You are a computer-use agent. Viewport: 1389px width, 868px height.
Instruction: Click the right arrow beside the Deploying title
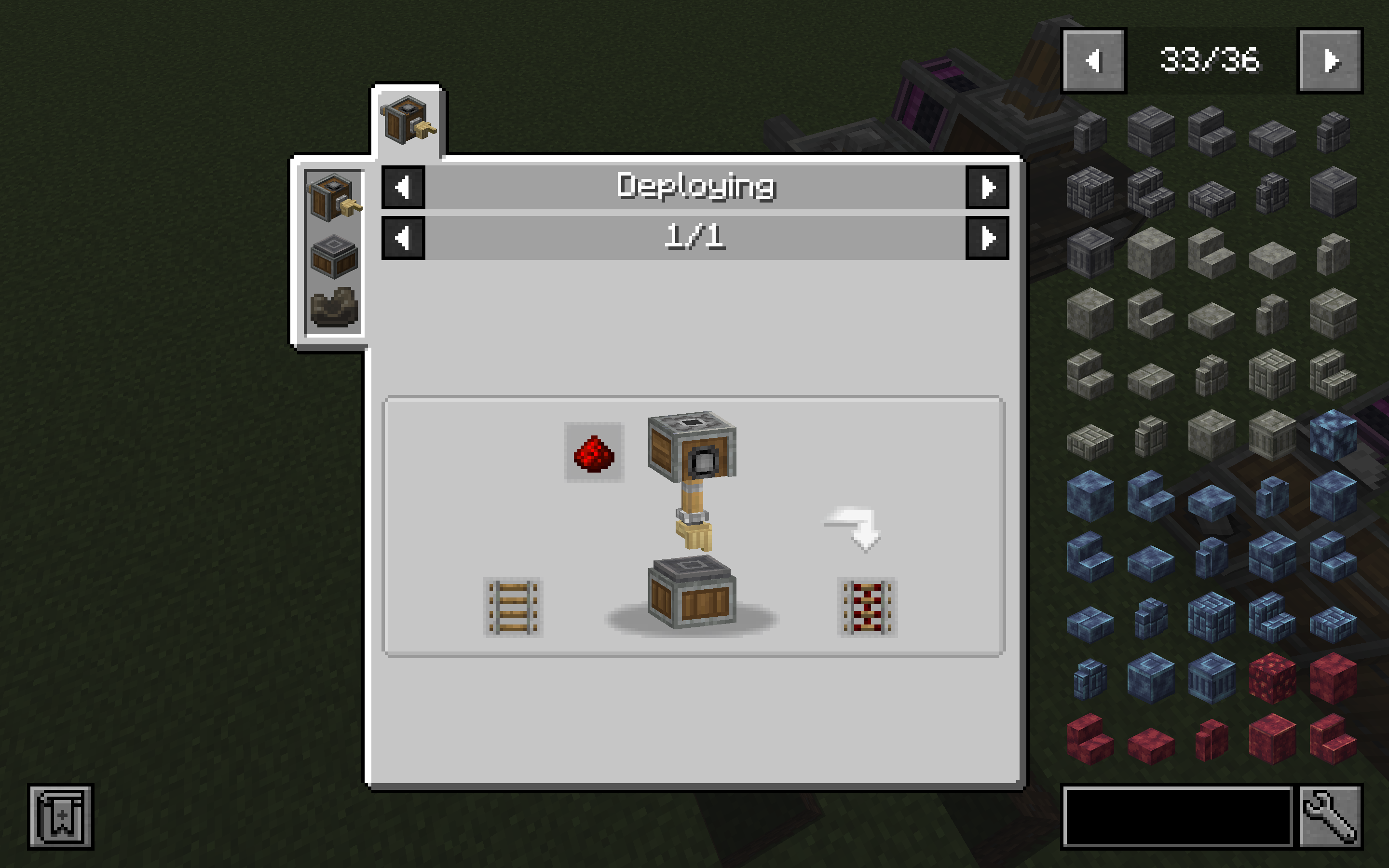tap(986, 187)
